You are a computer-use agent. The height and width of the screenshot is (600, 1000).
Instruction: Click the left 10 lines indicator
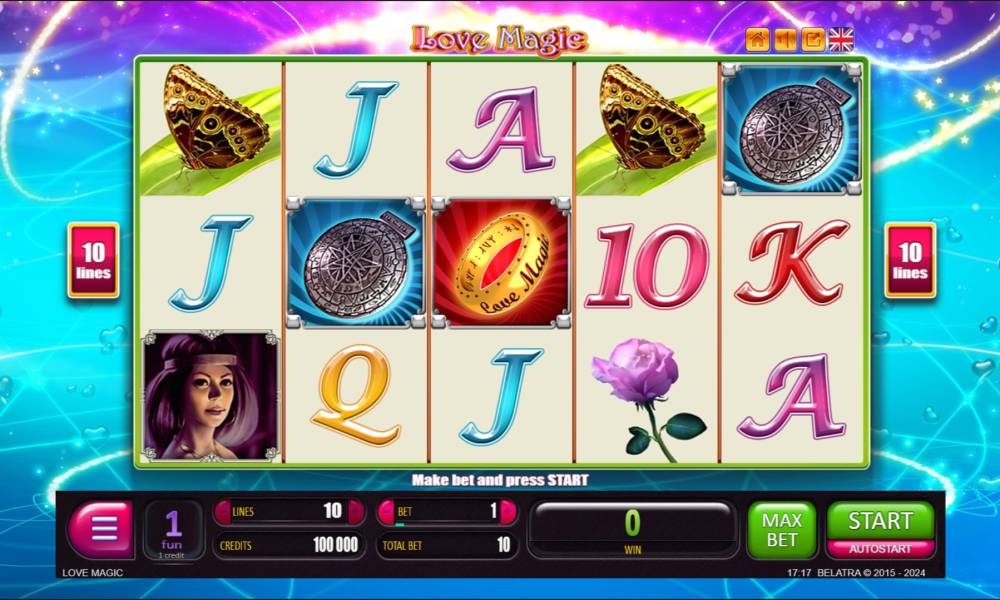click(93, 260)
